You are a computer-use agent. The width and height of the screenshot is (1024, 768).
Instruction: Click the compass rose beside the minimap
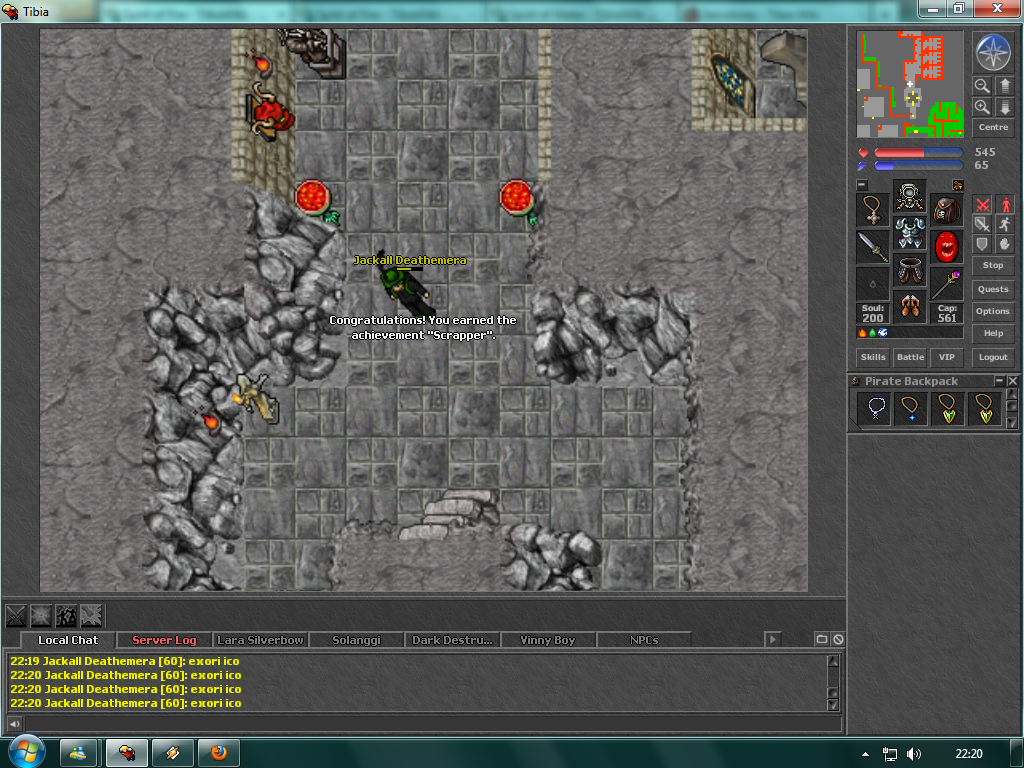tap(992, 53)
